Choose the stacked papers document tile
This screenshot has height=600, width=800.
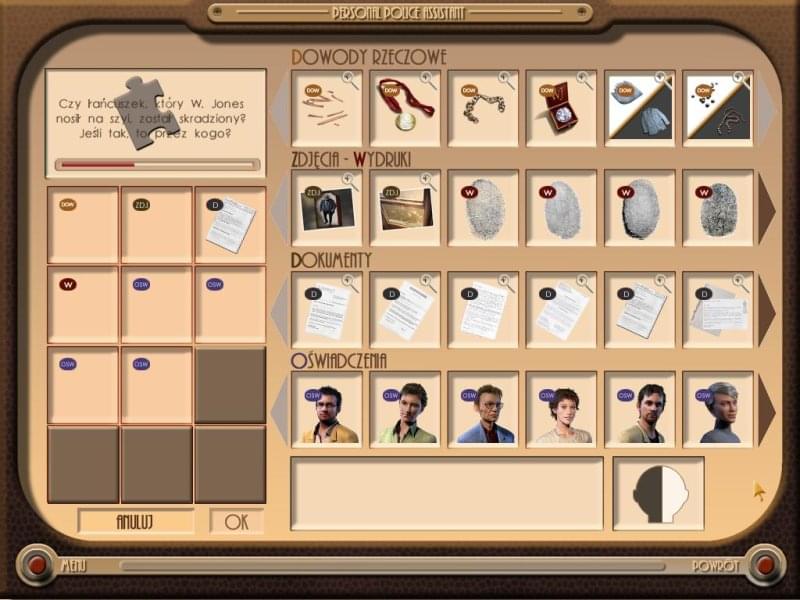pos(717,309)
